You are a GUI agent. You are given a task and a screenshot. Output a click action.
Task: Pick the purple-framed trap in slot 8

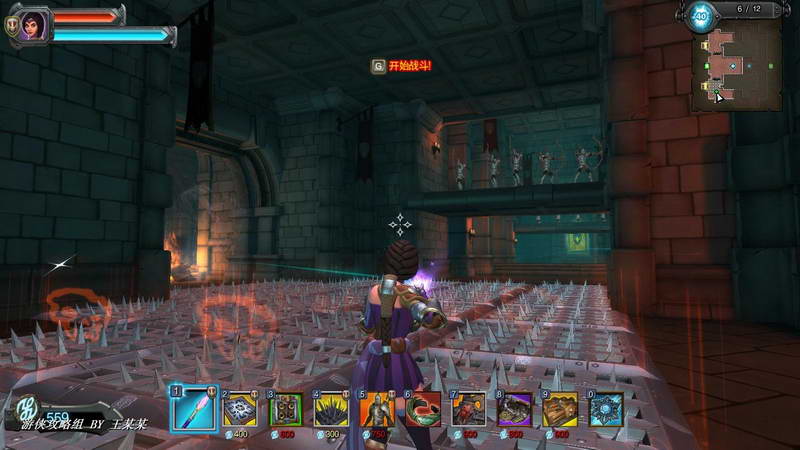(515, 409)
